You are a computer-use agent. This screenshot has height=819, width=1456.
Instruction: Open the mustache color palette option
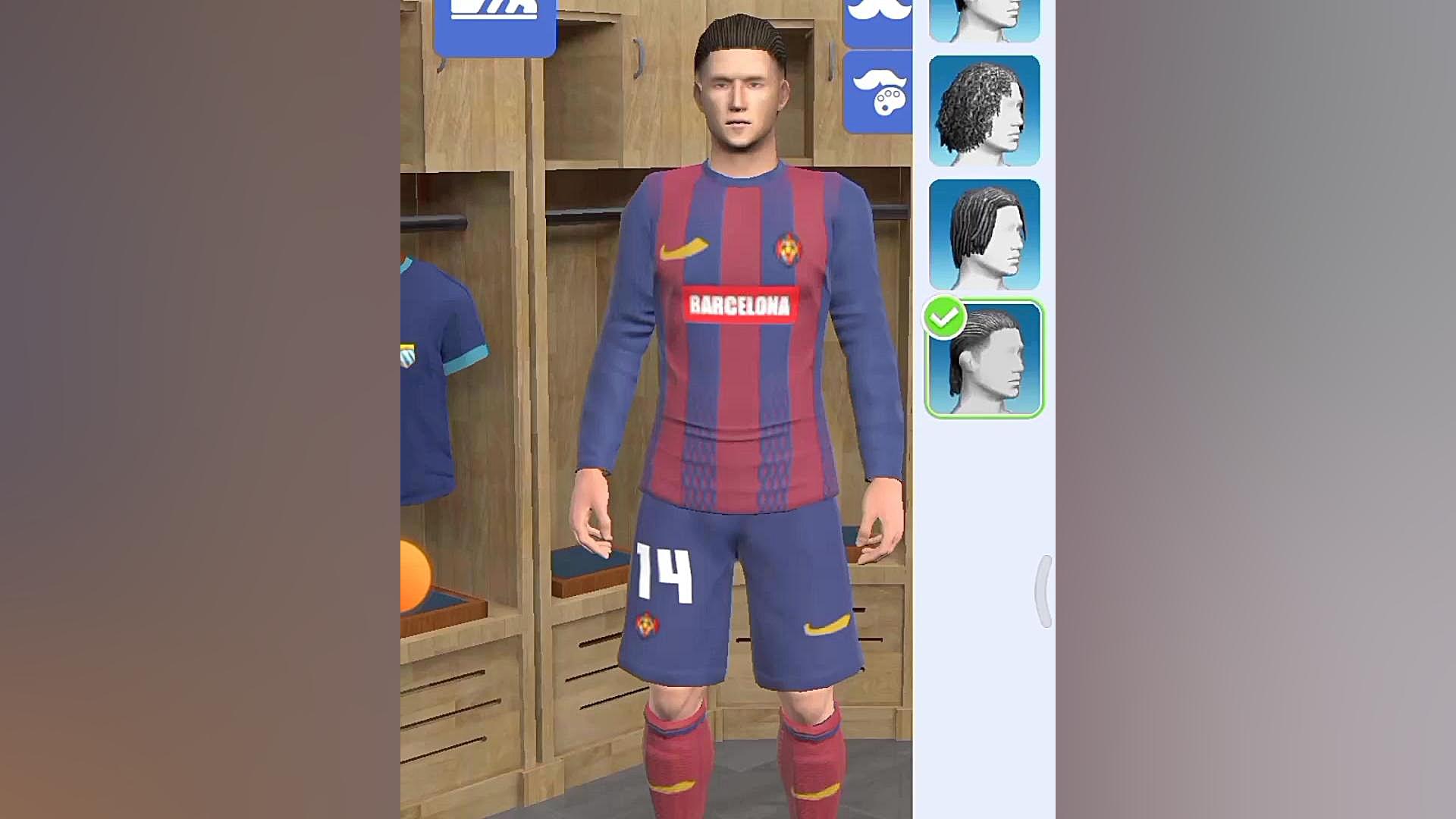tap(878, 93)
